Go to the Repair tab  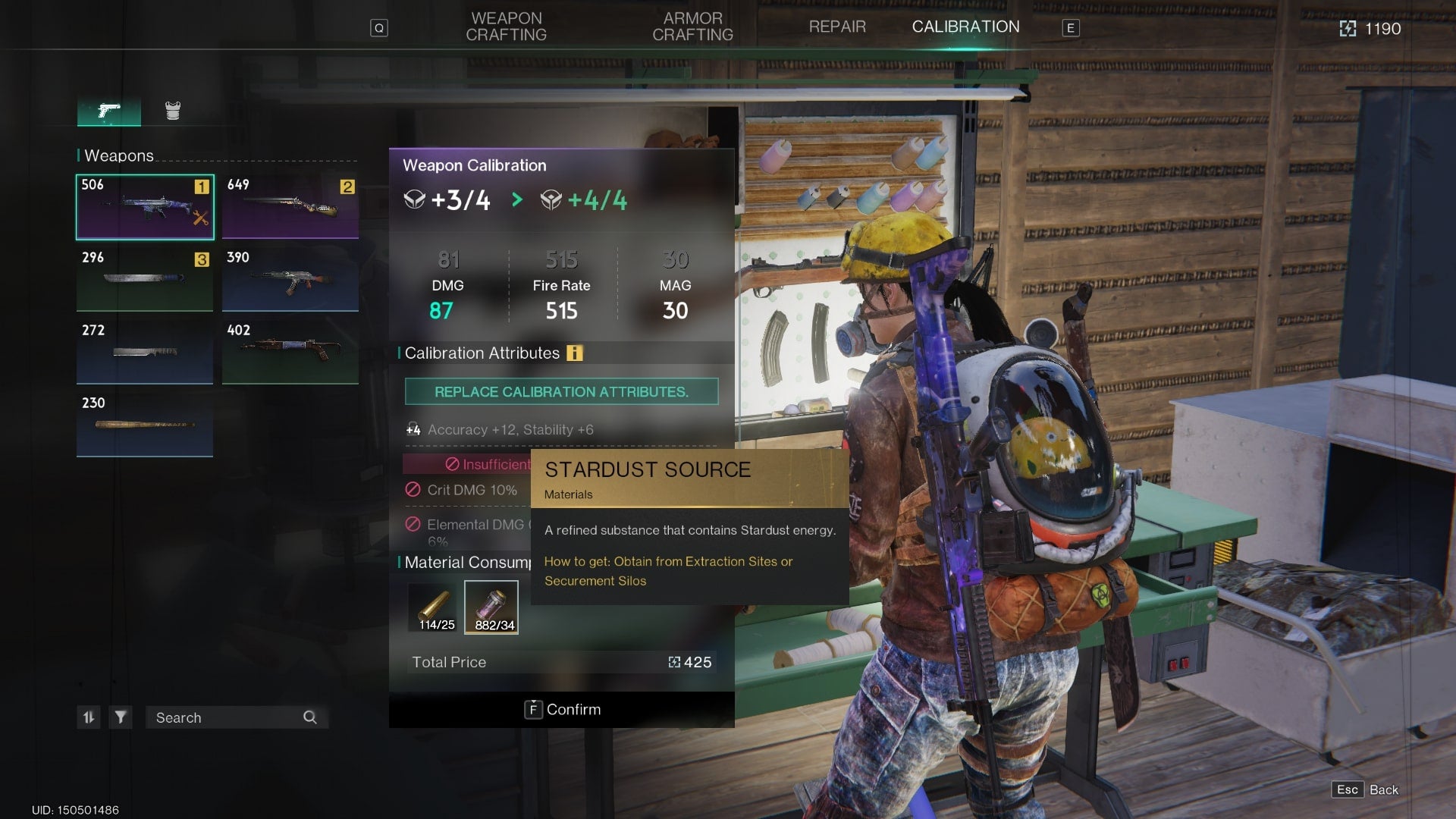point(837,27)
